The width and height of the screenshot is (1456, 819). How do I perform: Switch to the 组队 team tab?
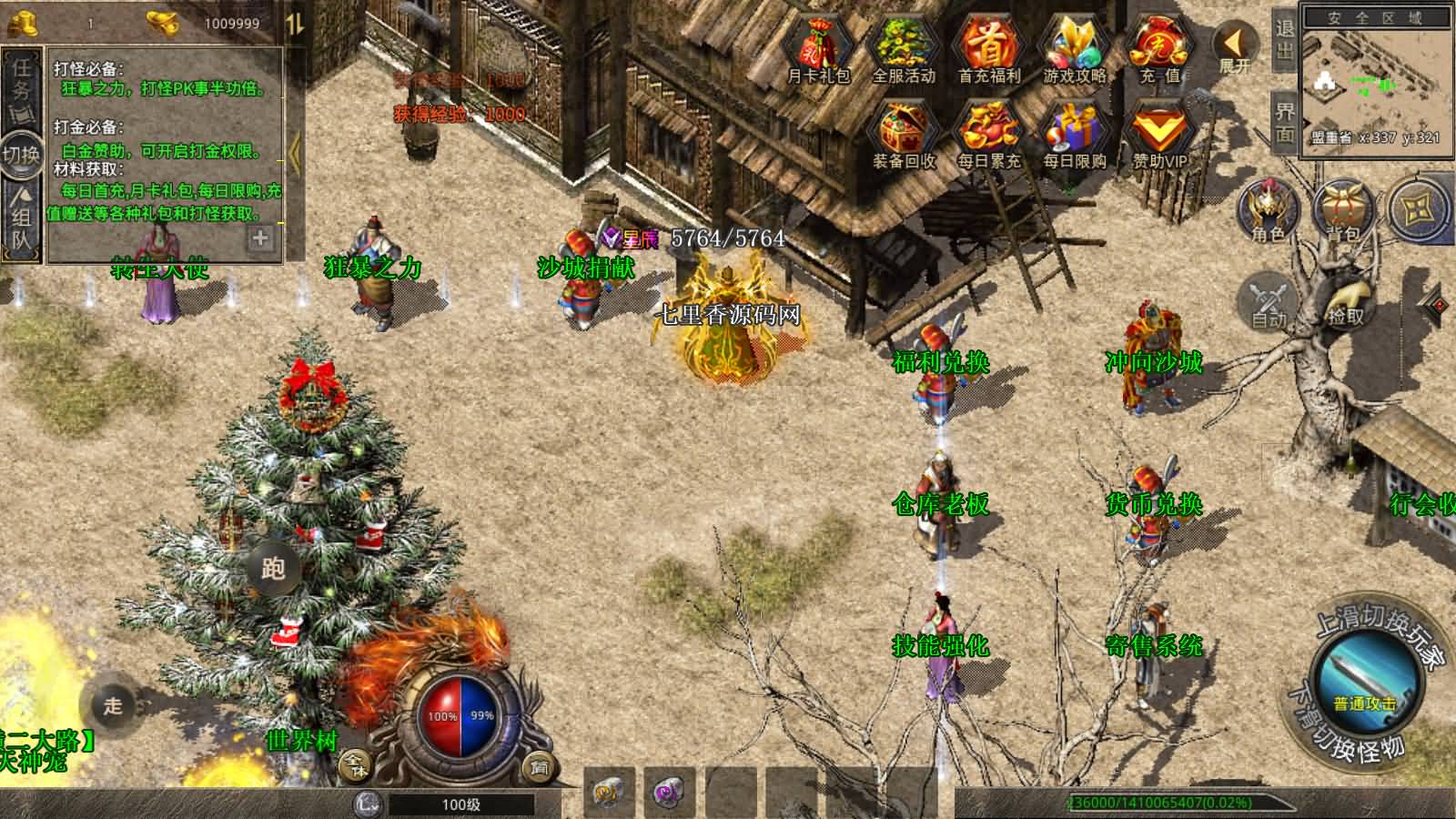(x=22, y=218)
